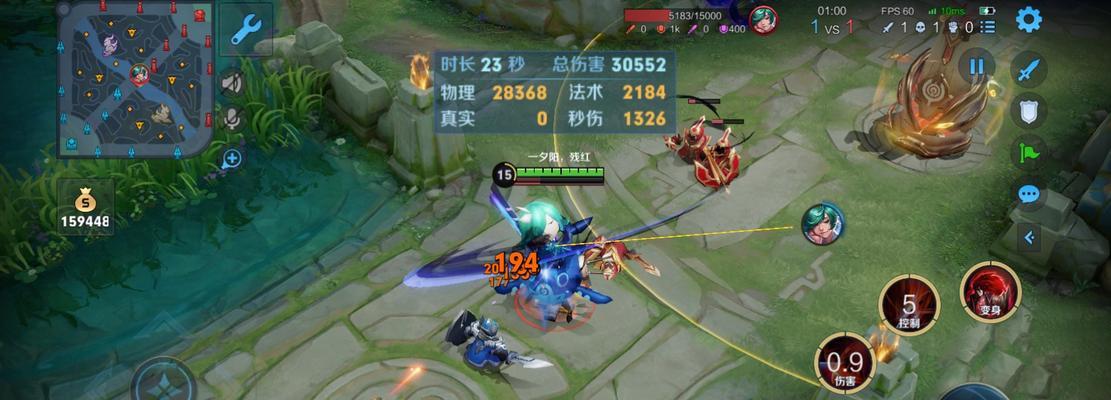
Task: Click the blue plus button below microphone
Action: 232,158
